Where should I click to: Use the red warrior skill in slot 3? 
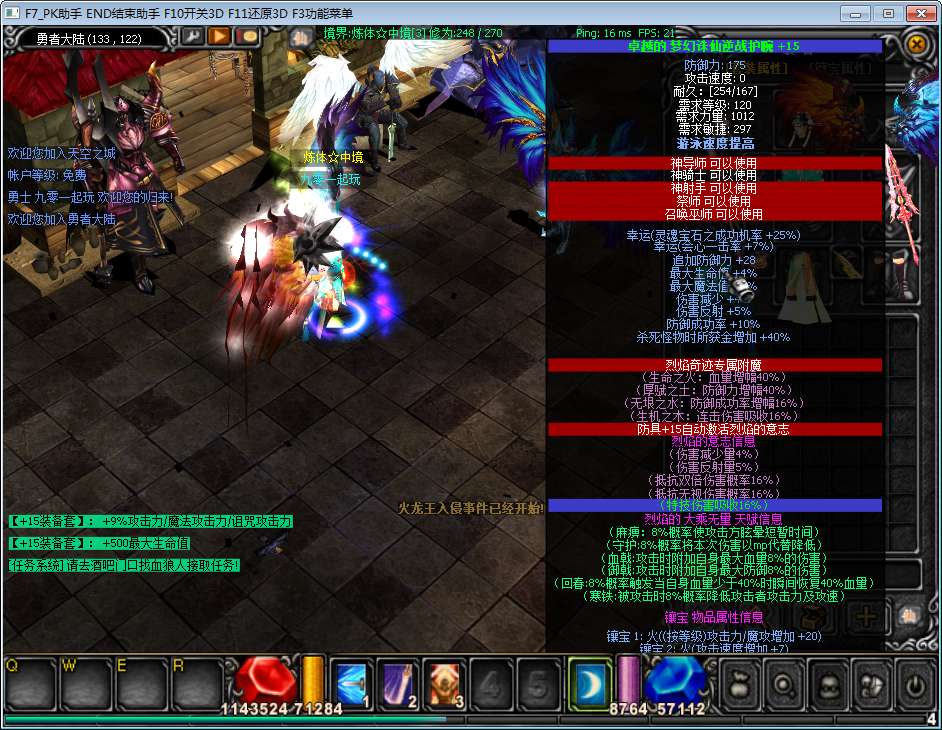pos(444,683)
